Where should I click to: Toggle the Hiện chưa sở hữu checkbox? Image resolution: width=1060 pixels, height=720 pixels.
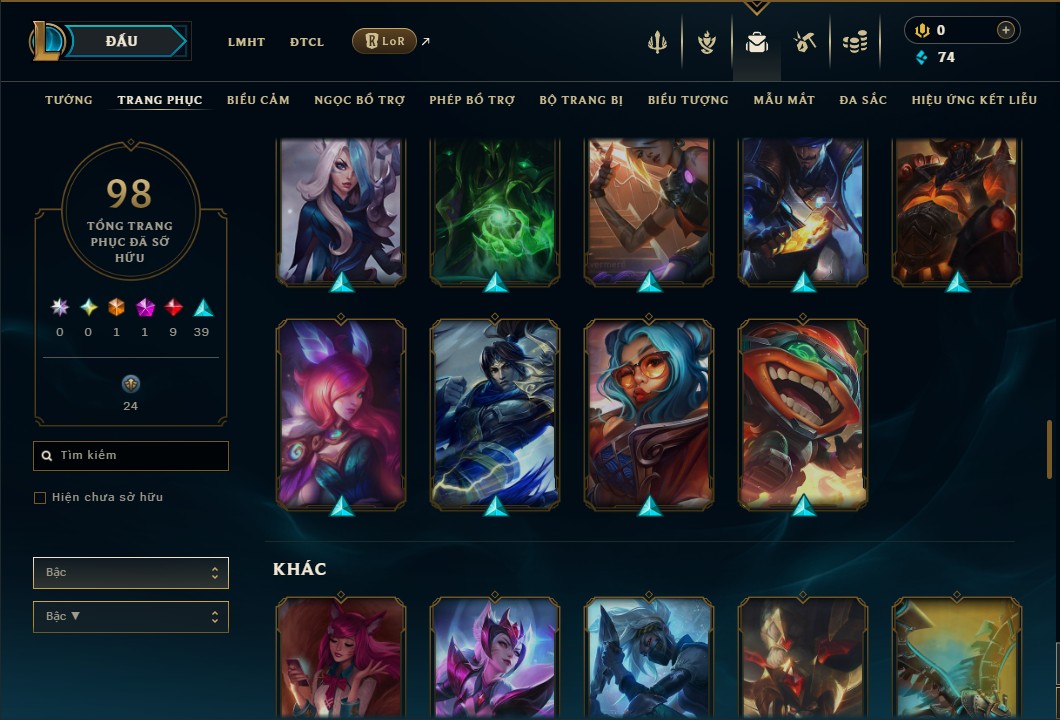click(x=40, y=498)
